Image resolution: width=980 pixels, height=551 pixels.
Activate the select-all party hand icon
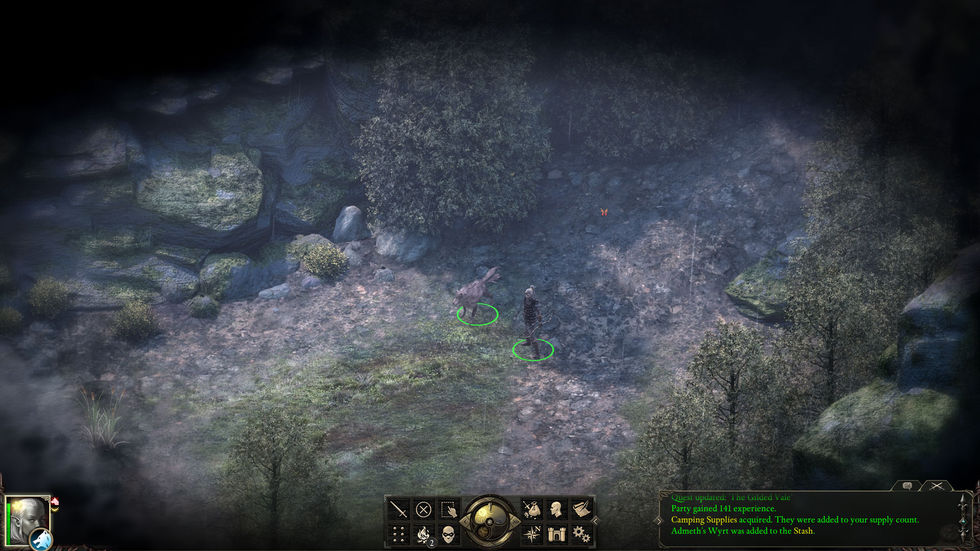449,510
